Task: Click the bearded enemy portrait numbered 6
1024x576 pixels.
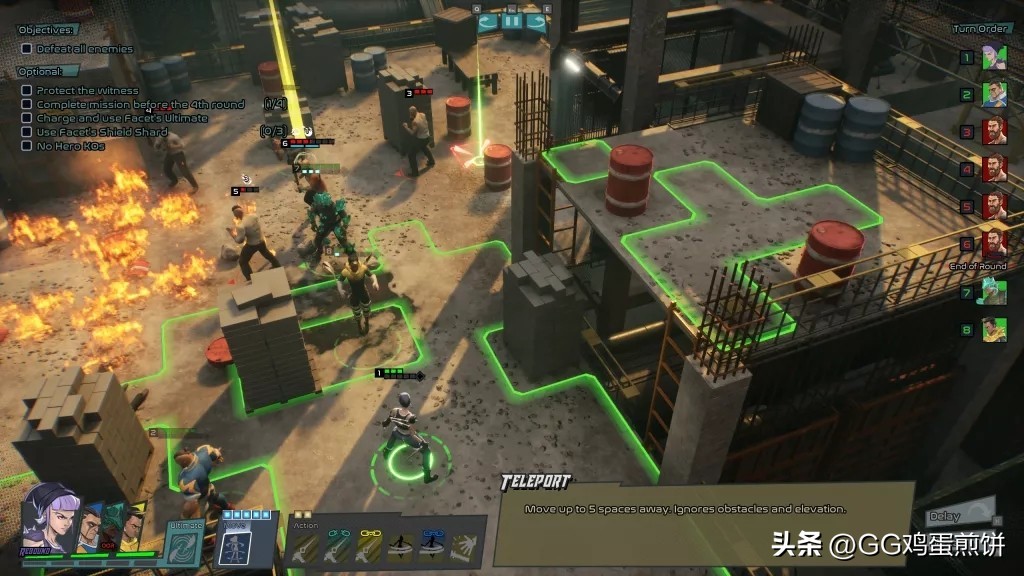Action: tap(994, 243)
